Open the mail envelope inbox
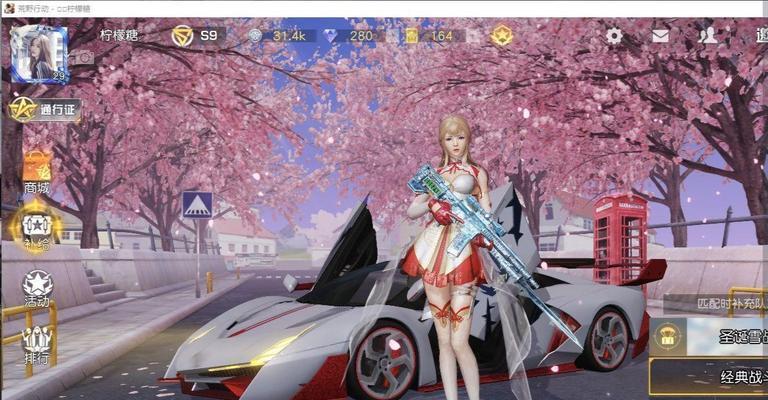Screen dimensions: 768x400 pos(660,36)
